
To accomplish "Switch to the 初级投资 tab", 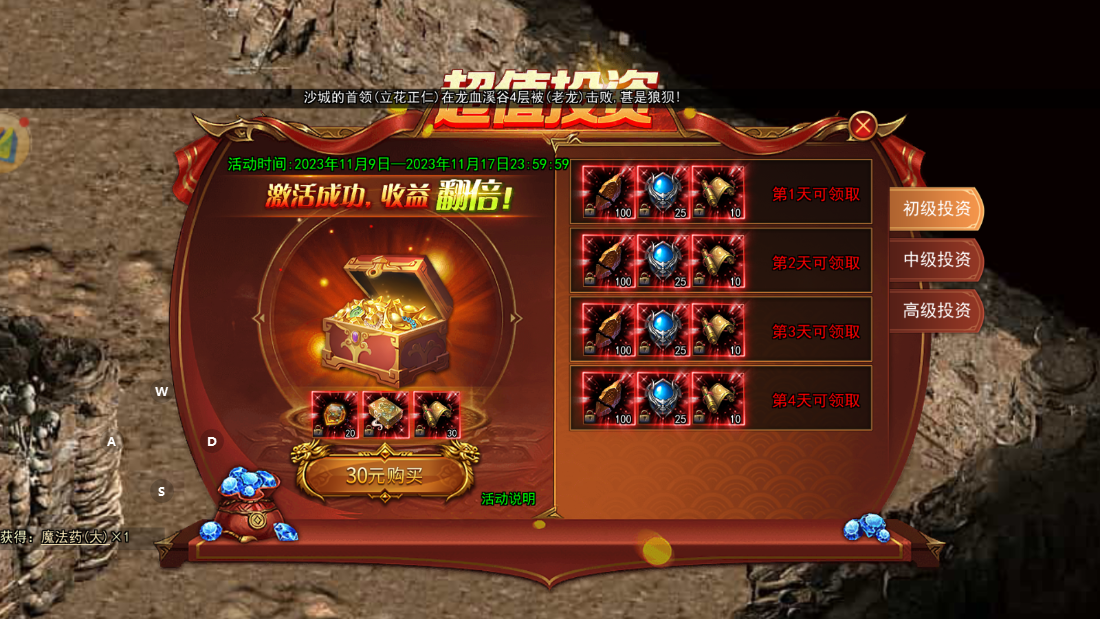I will tap(936, 209).
